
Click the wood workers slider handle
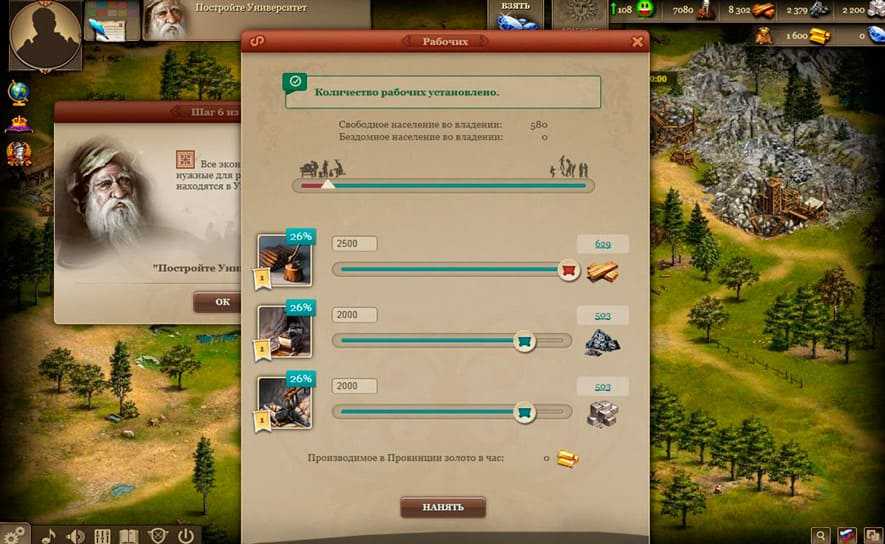click(x=568, y=270)
